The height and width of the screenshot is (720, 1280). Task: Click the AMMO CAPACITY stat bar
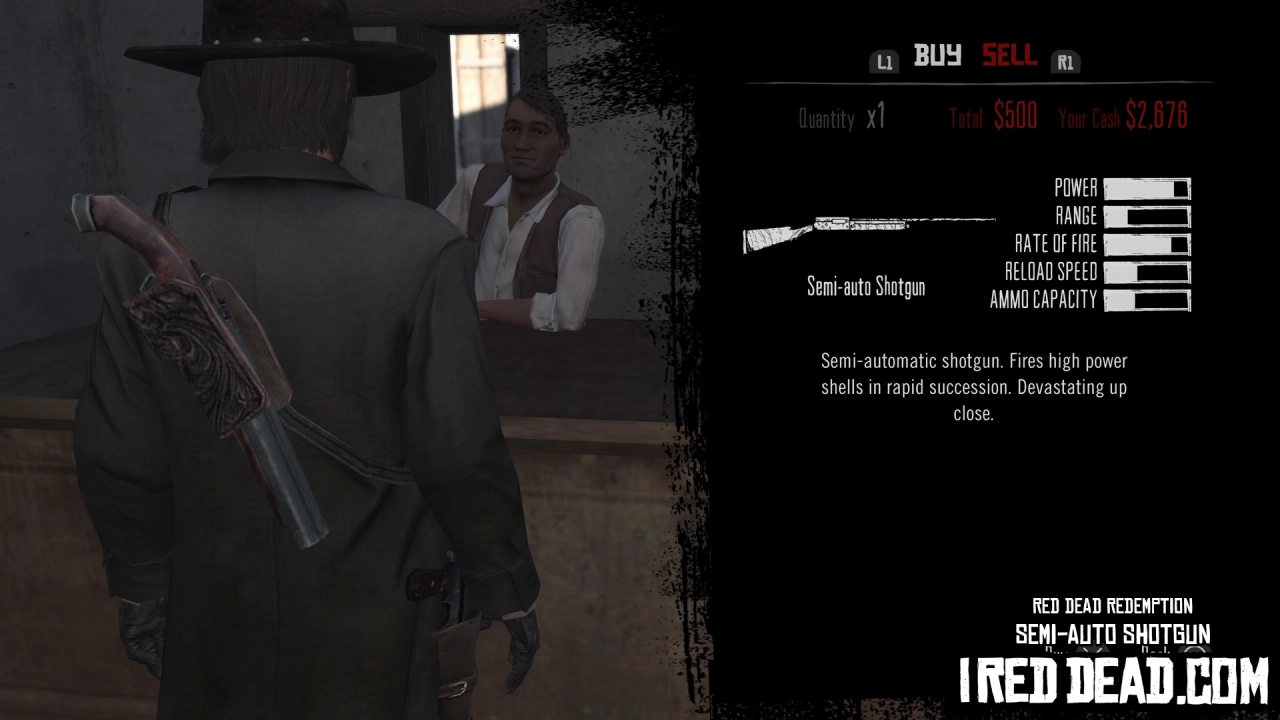point(1147,300)
